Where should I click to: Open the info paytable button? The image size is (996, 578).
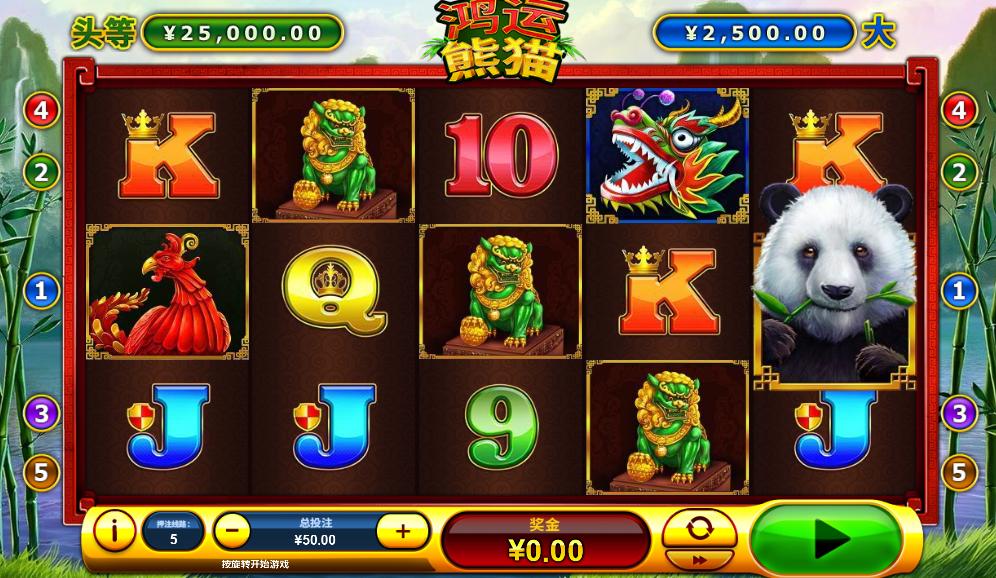[115, 530]
